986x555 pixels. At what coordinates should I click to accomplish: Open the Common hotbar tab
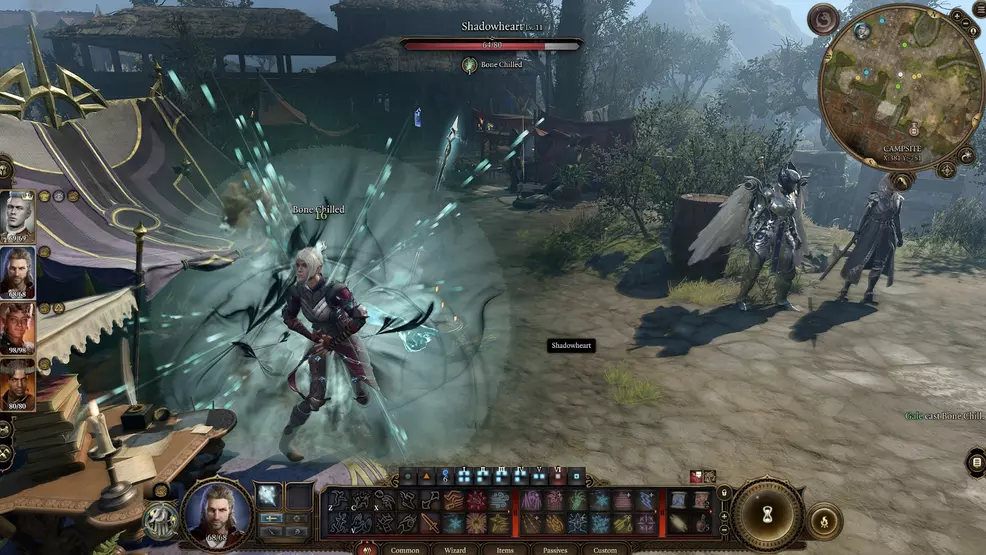pyautogui.click(x=404, y=549)
